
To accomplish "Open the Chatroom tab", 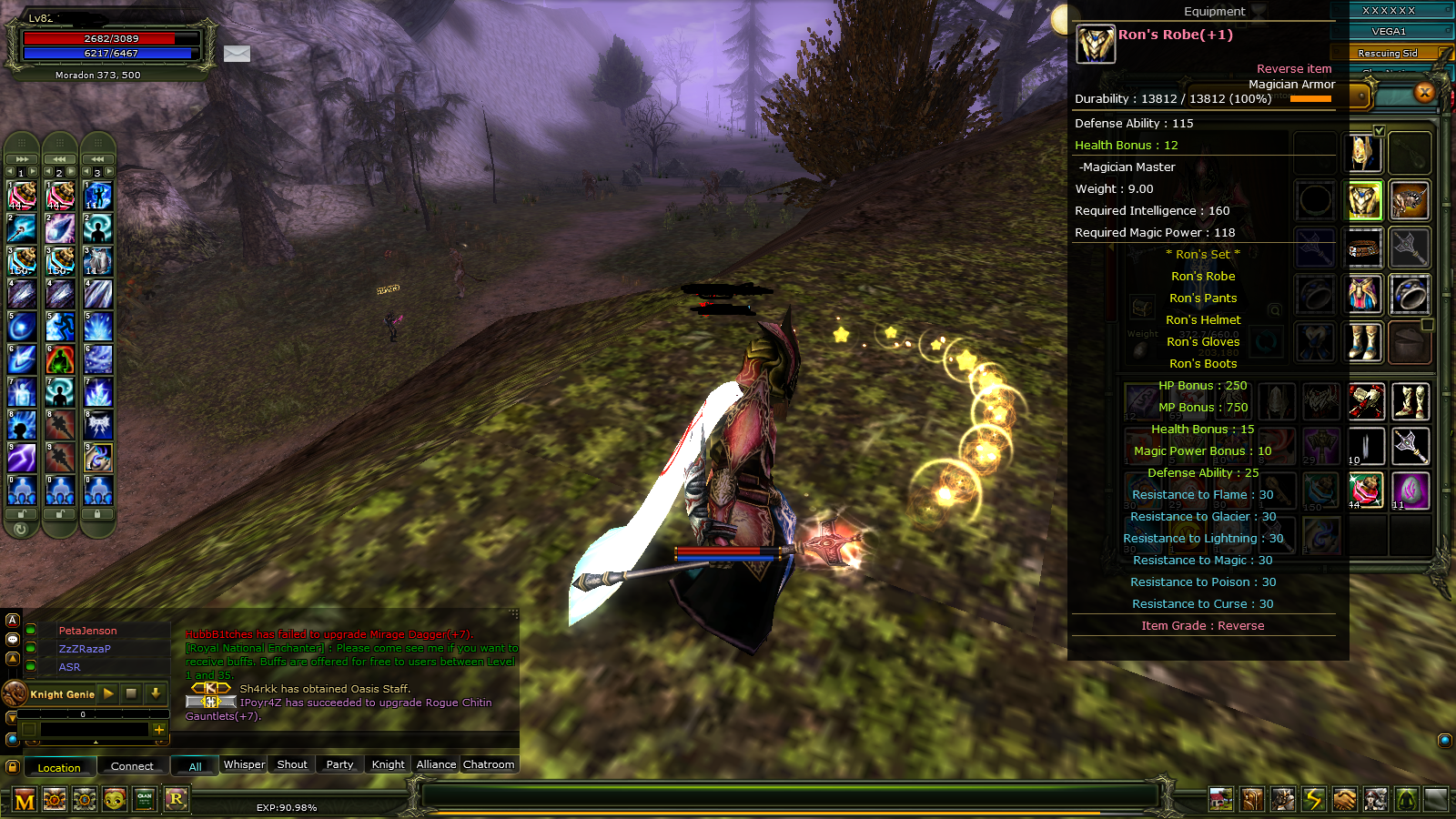I will 489,764.
